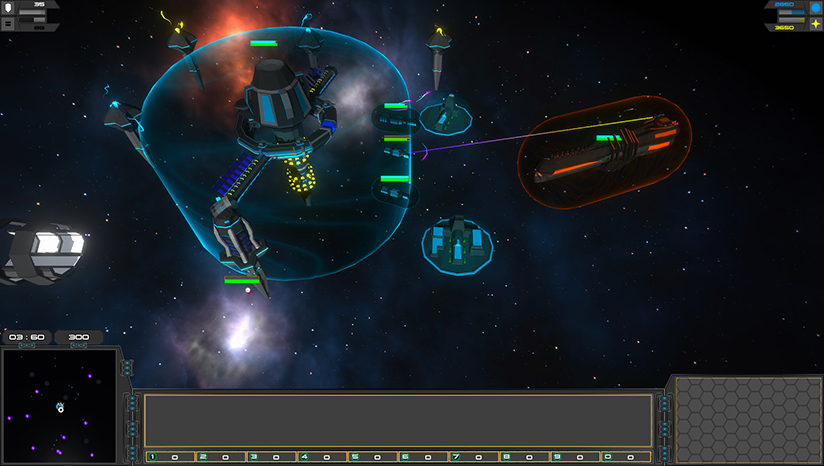This screenshot has width=824, height=466.
Task: Select control group 2 slot
Action: point(220,457)
